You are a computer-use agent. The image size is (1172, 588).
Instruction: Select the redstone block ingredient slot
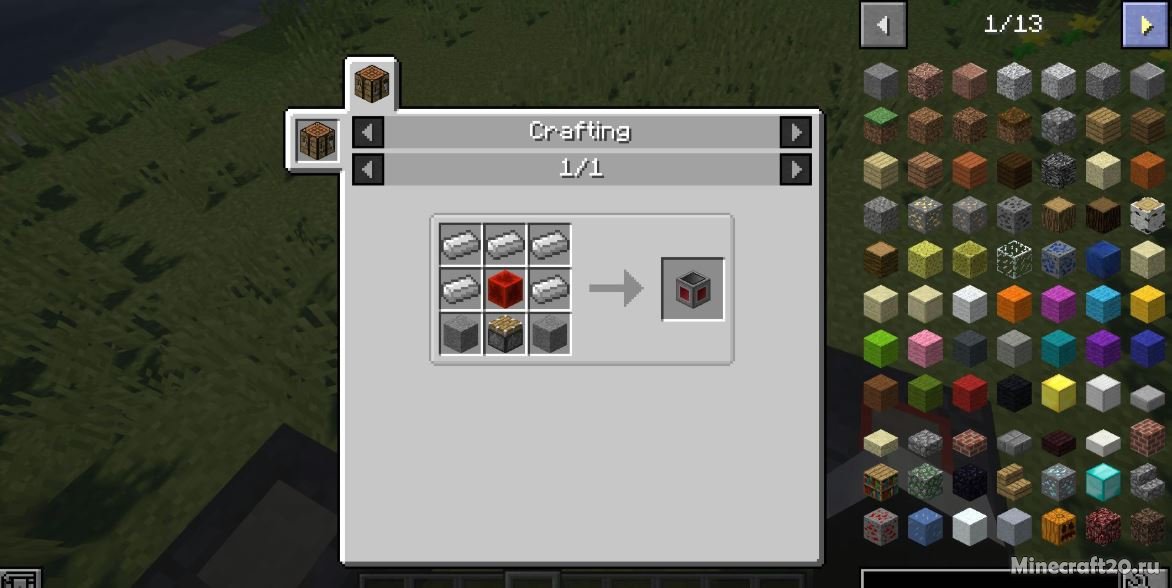pyautogui.click(x=506, y=289)
